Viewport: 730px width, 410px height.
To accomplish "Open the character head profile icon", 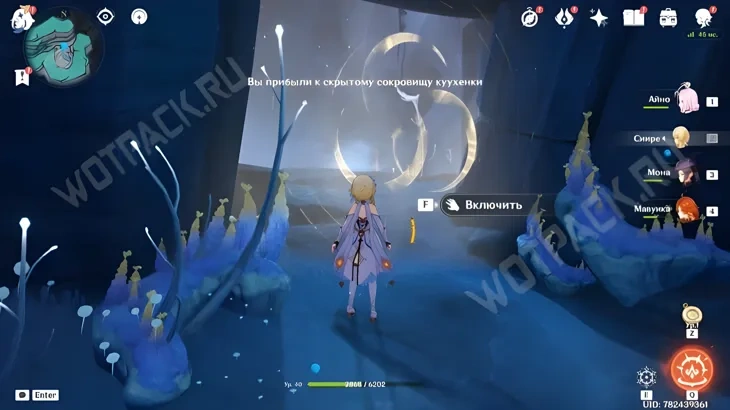I will [704, 17].
